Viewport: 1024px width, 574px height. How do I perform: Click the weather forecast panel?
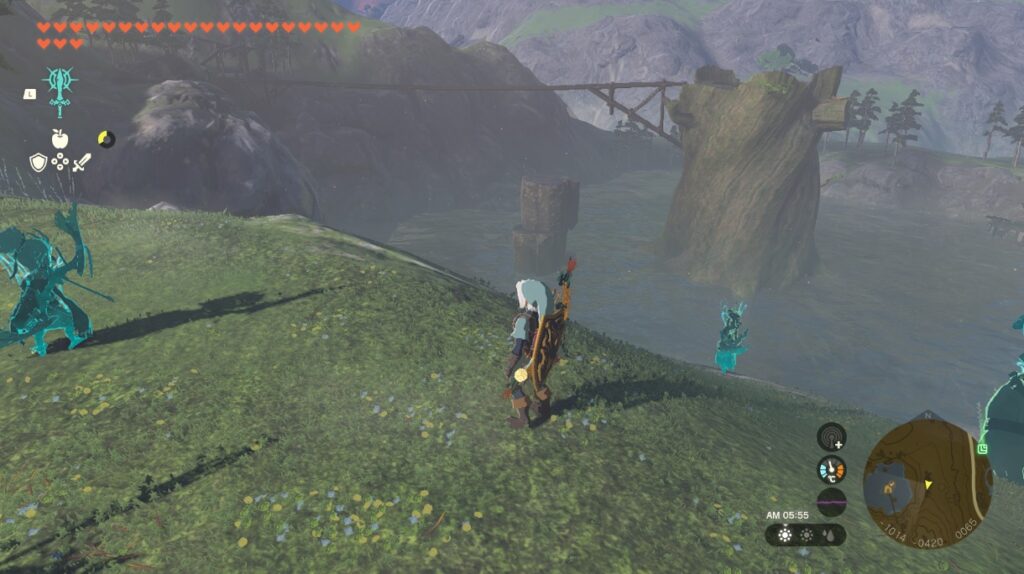[x=805, y=535]
